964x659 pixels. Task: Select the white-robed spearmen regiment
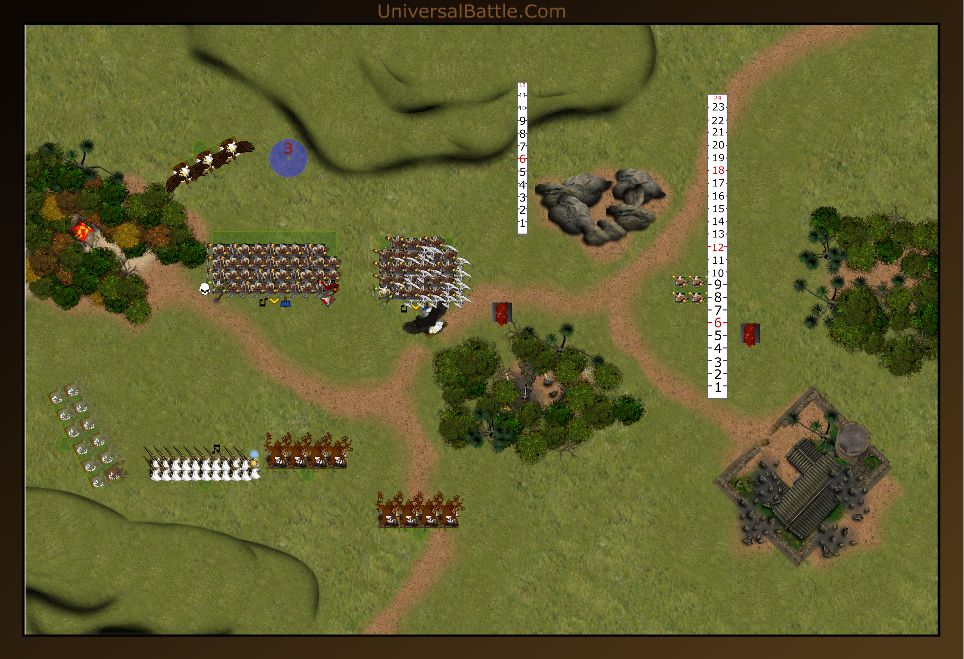[204, 464]
